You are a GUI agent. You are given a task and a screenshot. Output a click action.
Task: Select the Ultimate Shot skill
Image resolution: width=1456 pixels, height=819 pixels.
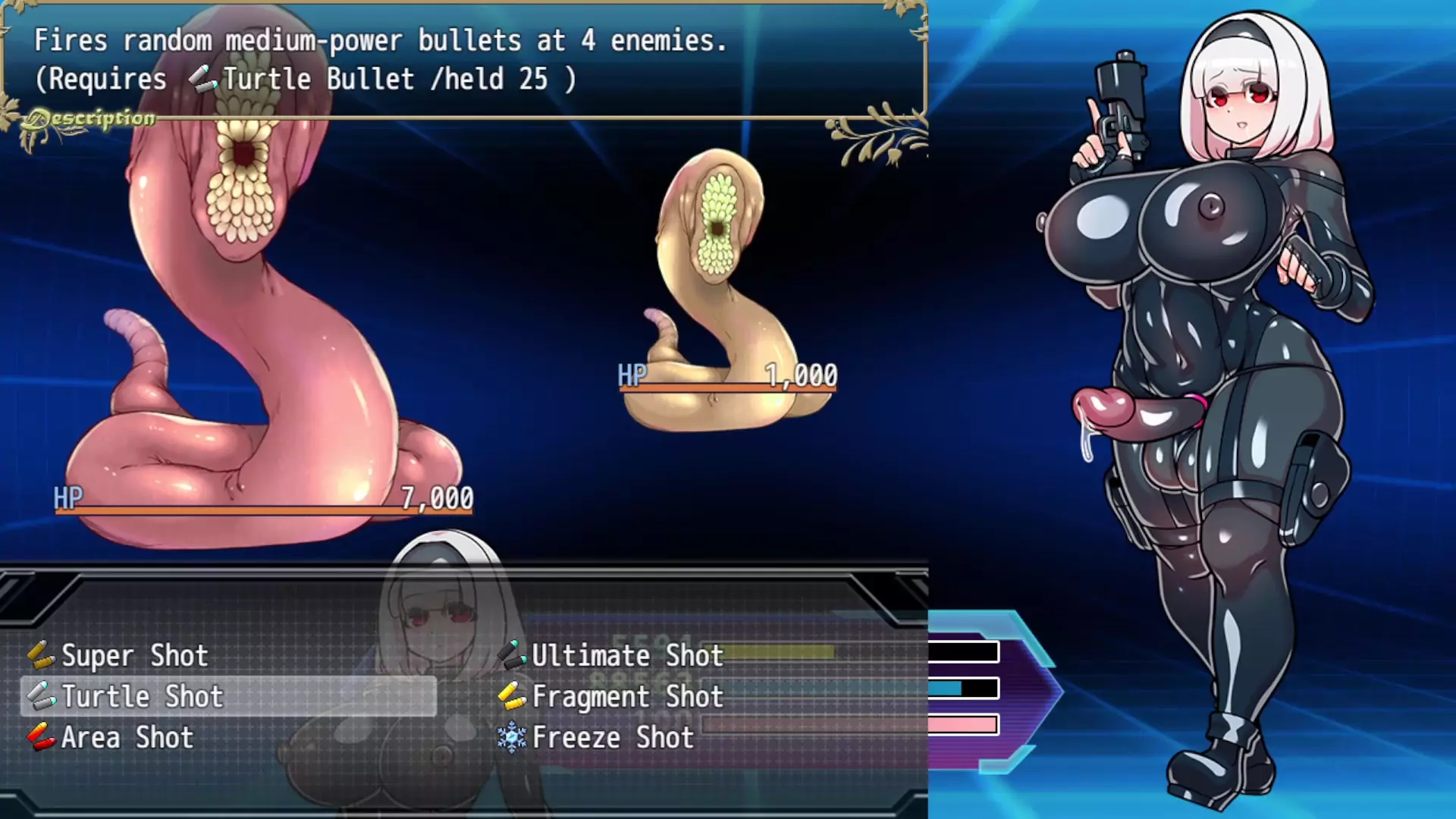click(x=627, y=656)
